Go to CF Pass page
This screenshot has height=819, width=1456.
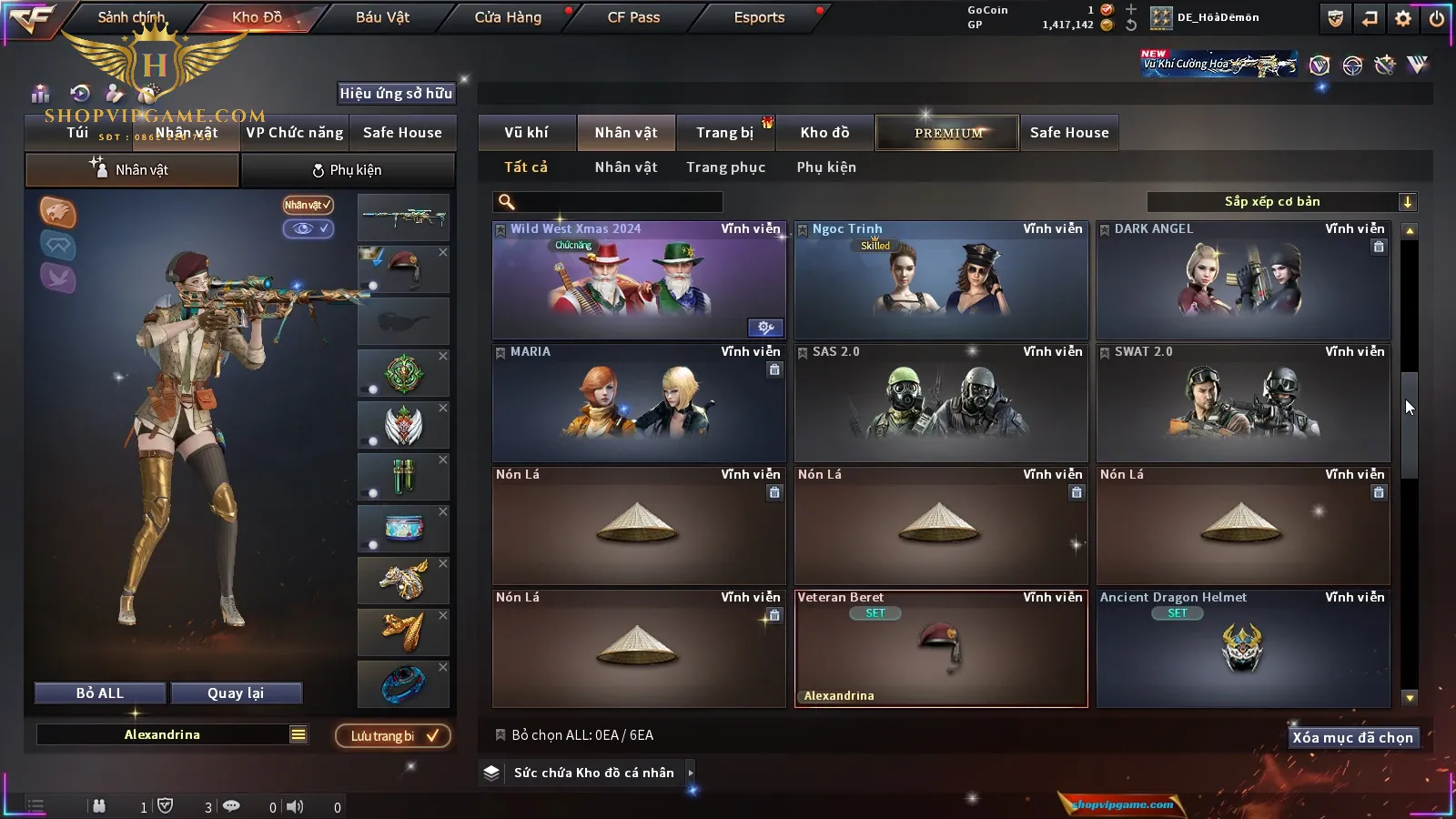tap(633, 17)
